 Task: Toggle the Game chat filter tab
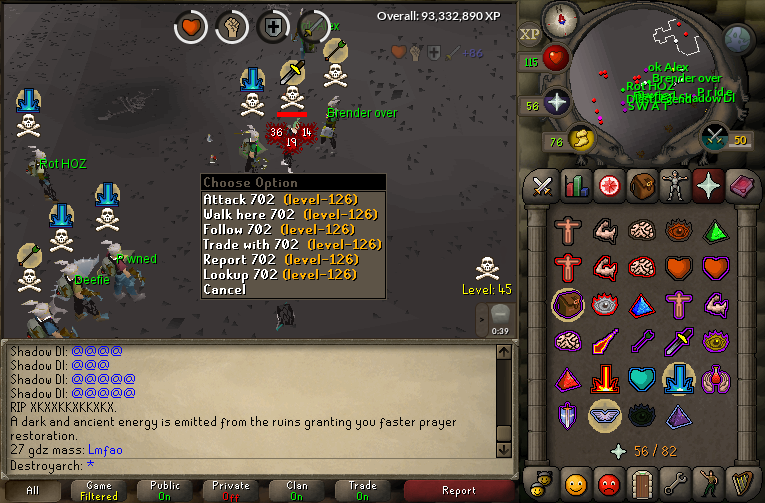pos(99,490)
